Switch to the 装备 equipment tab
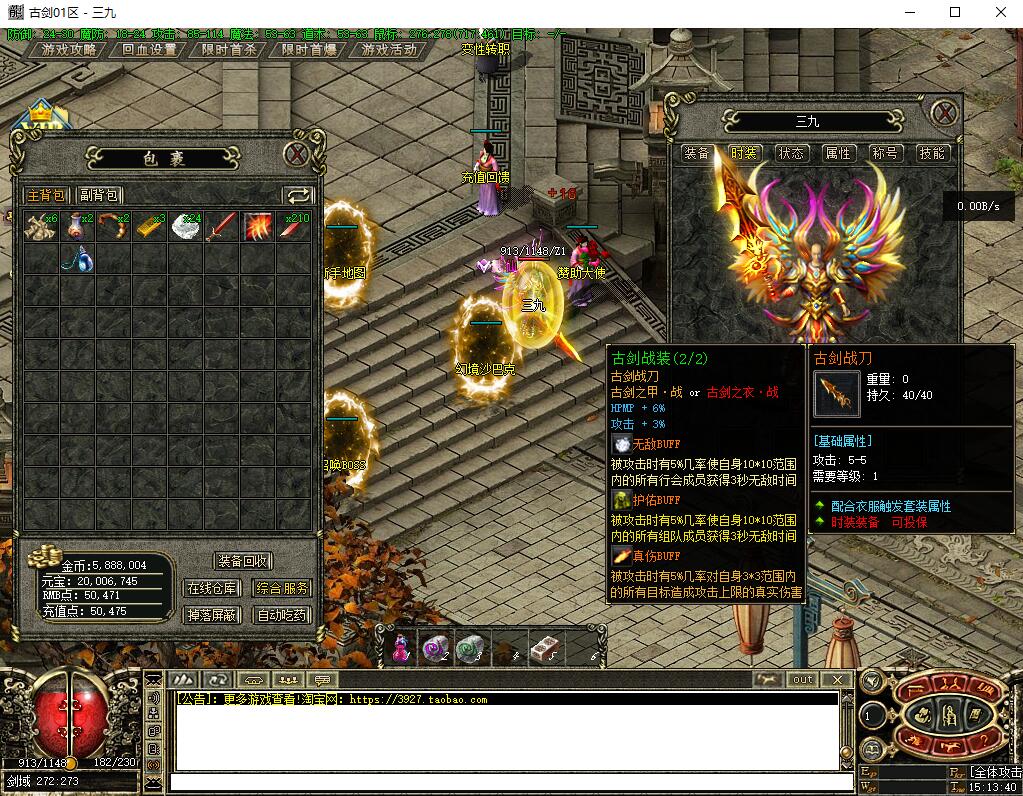1023x796 pixels. (x=696, y=153)
